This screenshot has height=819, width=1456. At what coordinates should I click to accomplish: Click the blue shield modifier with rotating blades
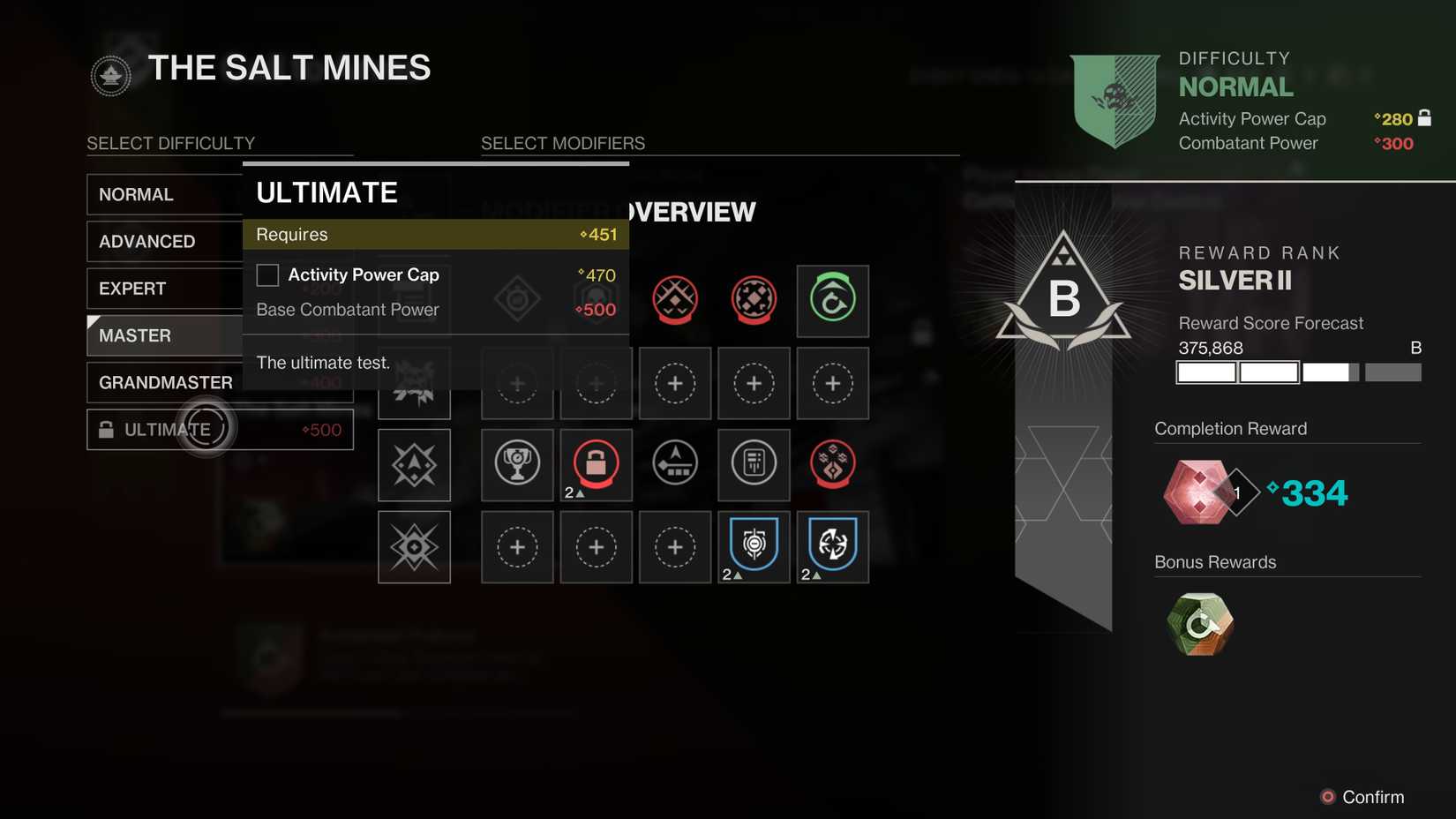tap(832, 547)
